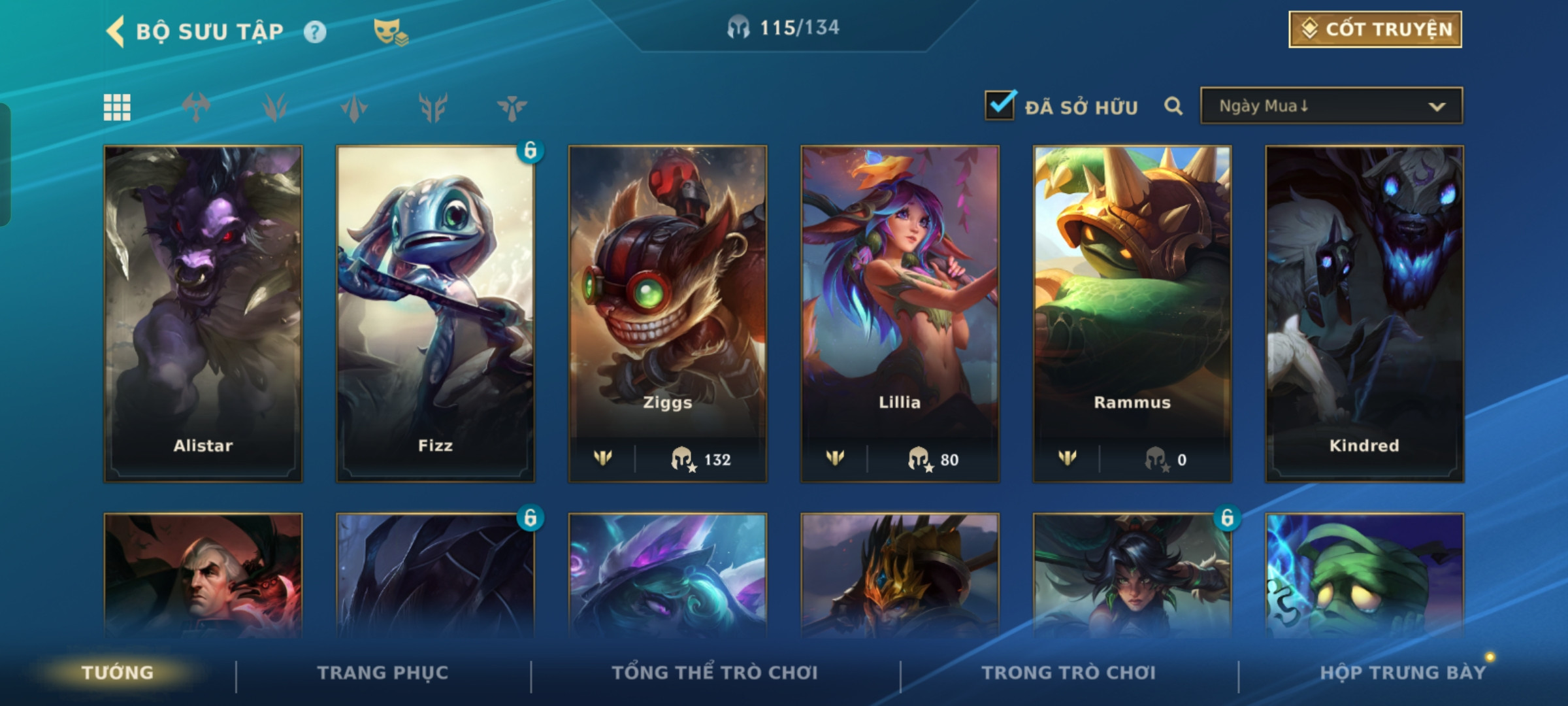Expand the Ngày Mua sort dropdown
This screenshot has width=1568, height=706.
[x=1331, y=106]
